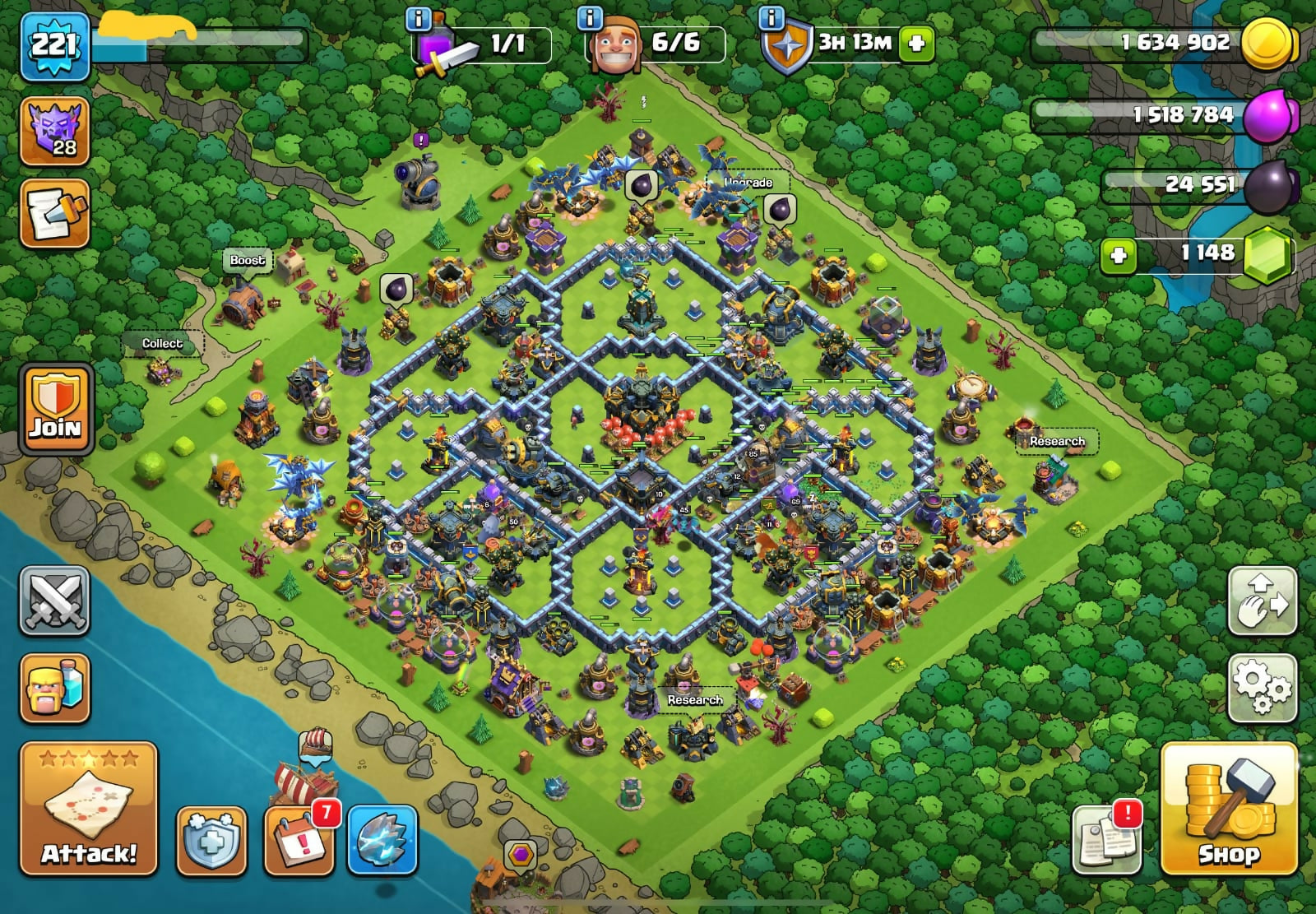Extend shield with the plus button
1316x914 pixels.
[916, 44]
